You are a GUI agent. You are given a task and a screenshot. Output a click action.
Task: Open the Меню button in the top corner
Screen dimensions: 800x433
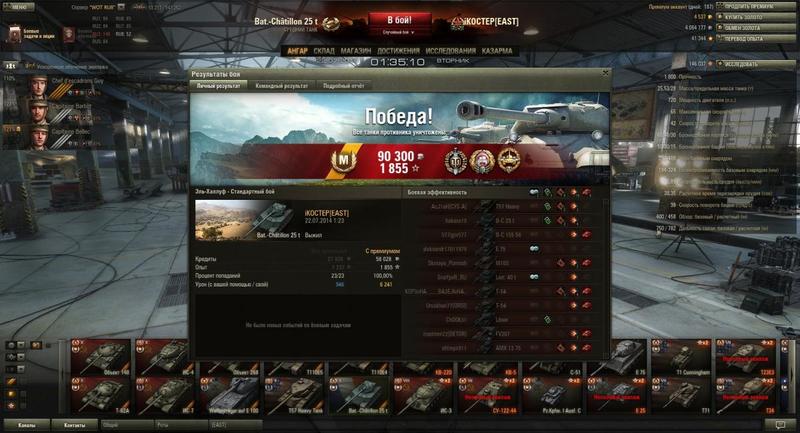coord(22,6)
